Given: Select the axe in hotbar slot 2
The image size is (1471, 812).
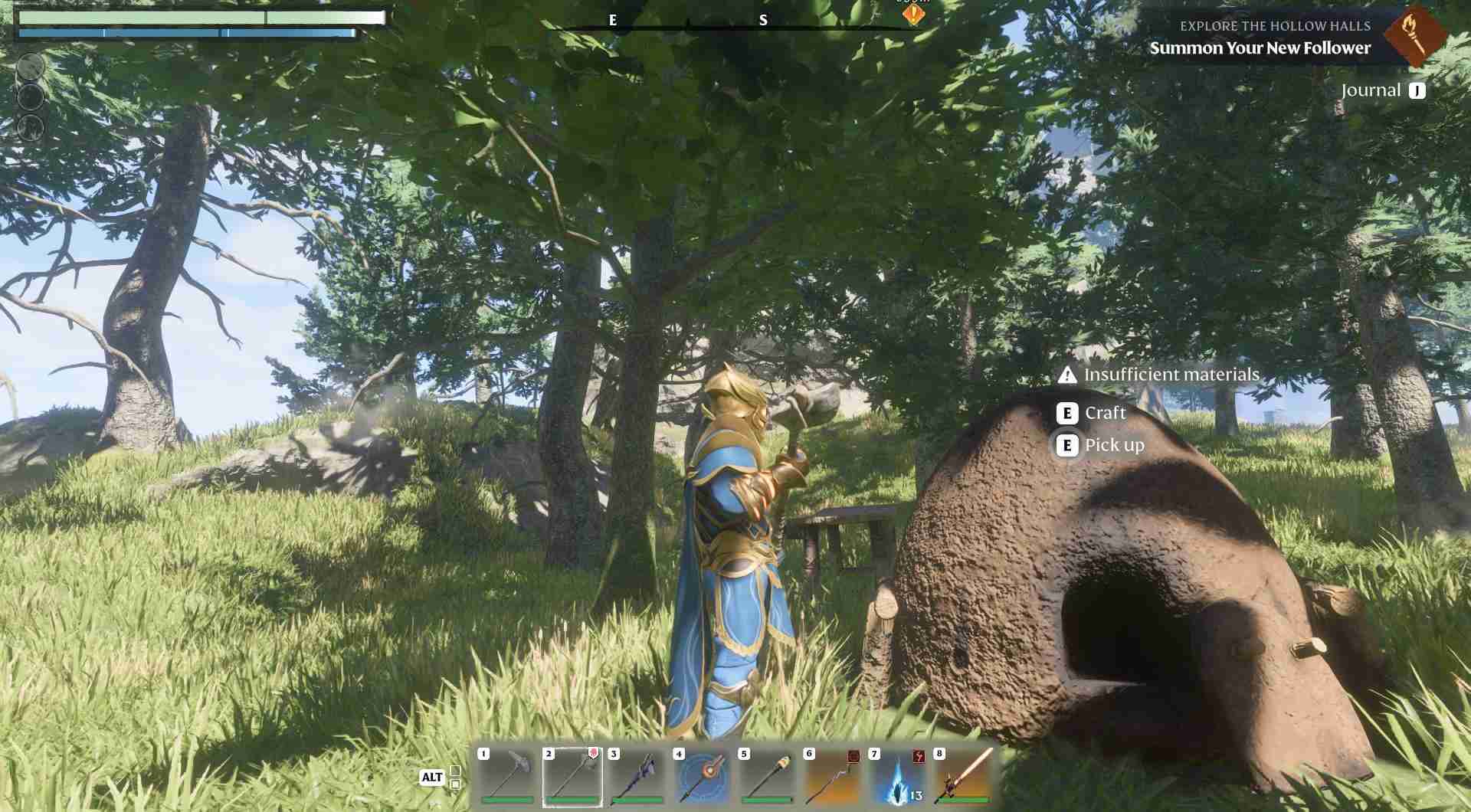Looking at the screenshot, I should point(572,777).
